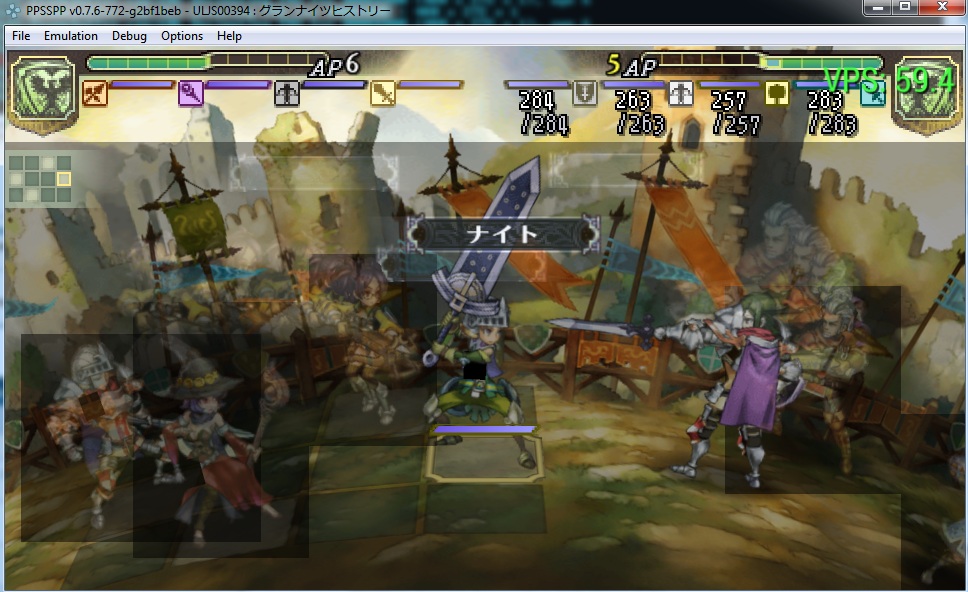Select the orange archer class icon
This screenshot has width=968, height=592.
pos(95,94)
